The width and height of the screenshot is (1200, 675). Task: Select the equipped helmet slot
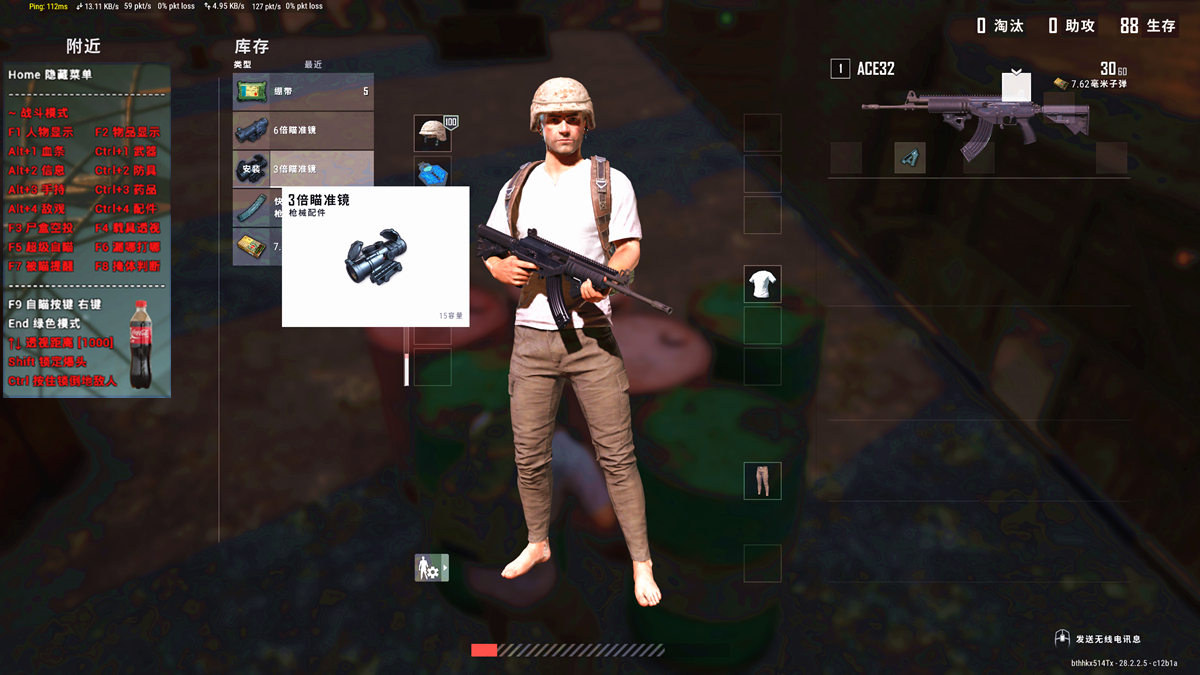click(x=432, y=132)
